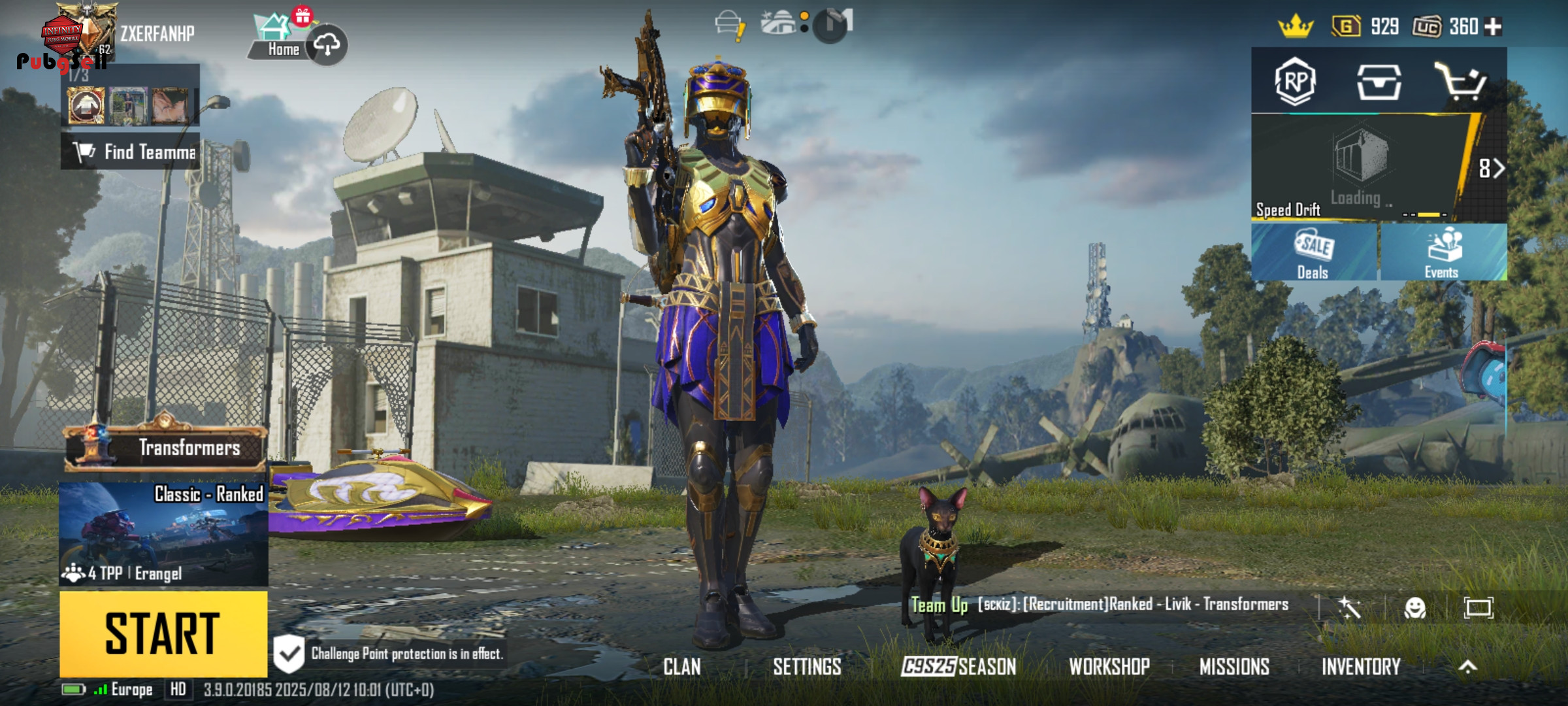The image size is (1568, 706).
Task: Expand the bottom menu with up arrow
Action: [1468, 667]
